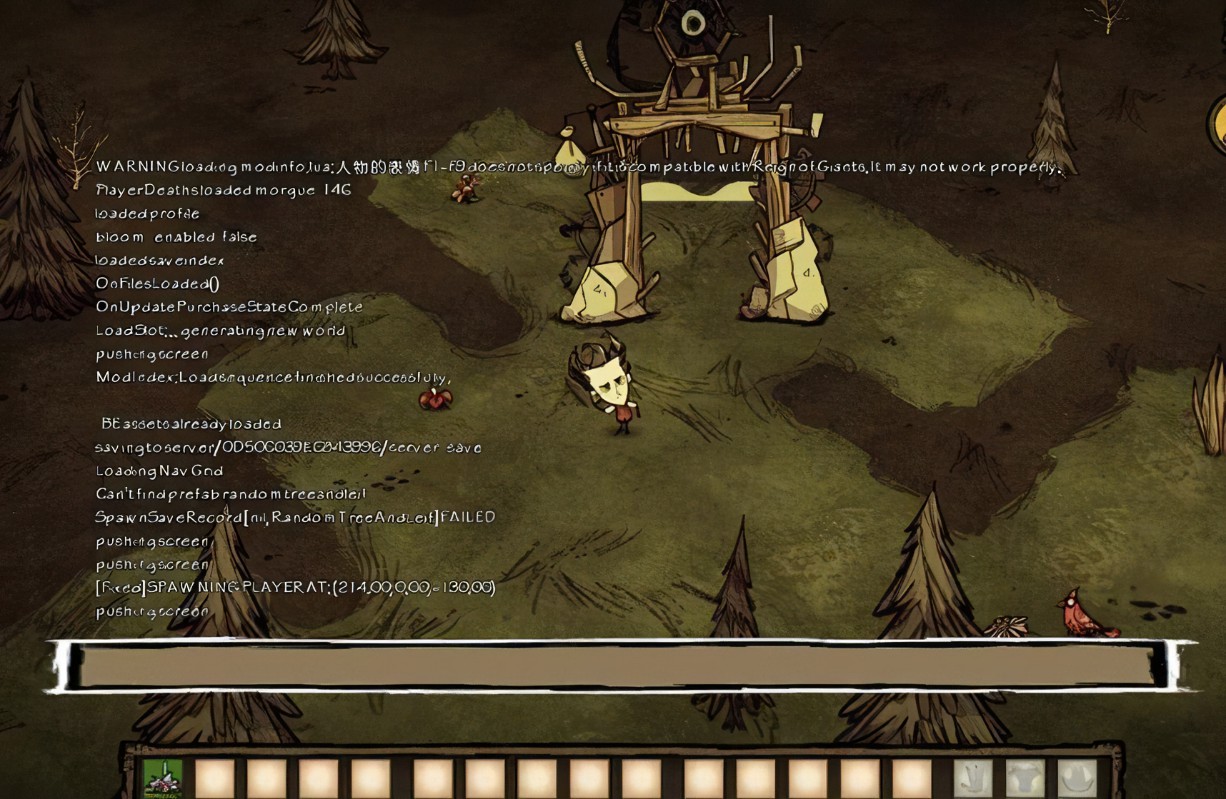Select the hand equipment slot

tap(973, 778)
